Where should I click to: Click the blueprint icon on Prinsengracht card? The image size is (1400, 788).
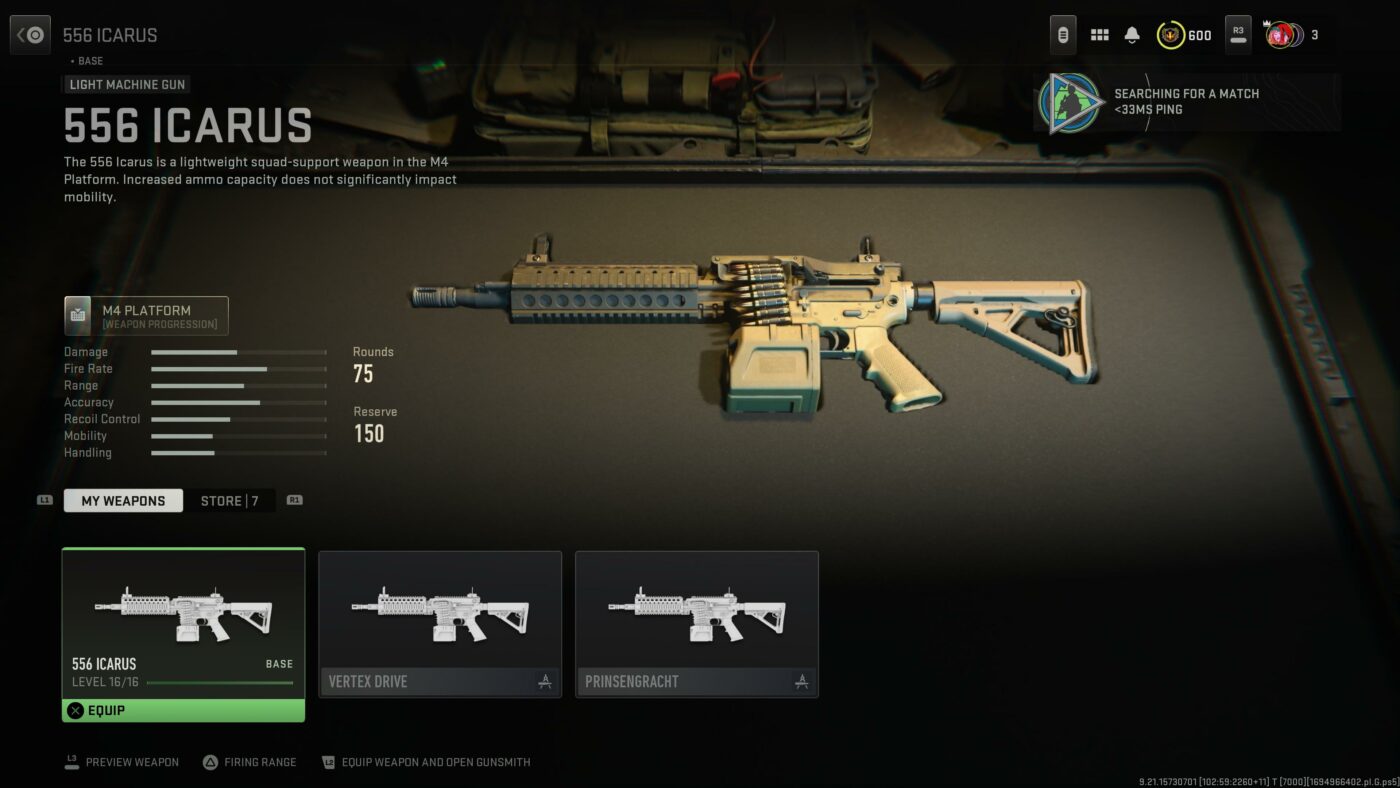click(801, 681)
